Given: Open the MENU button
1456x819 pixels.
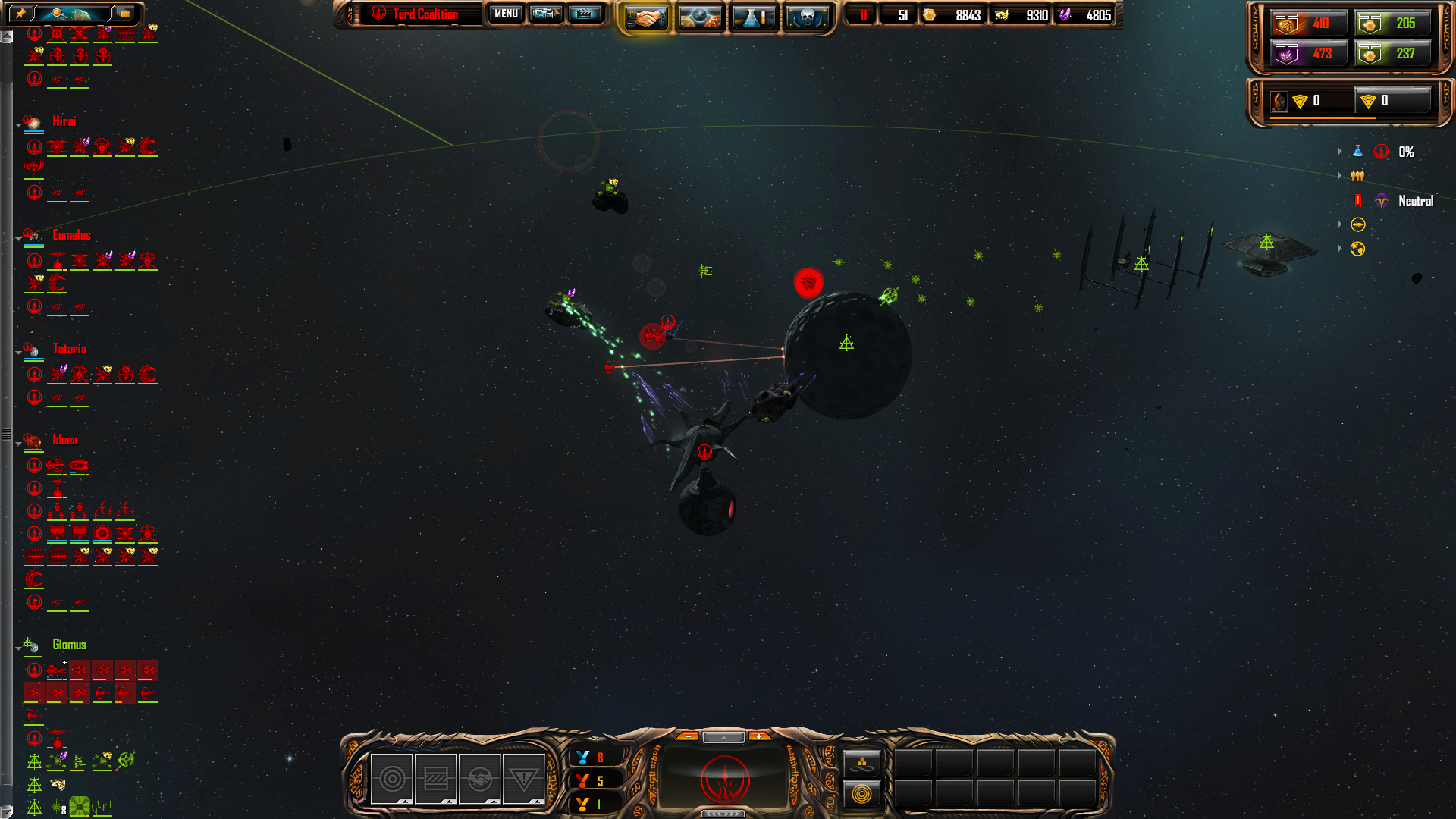Looking at the screenshot, I should pos(506,14).
